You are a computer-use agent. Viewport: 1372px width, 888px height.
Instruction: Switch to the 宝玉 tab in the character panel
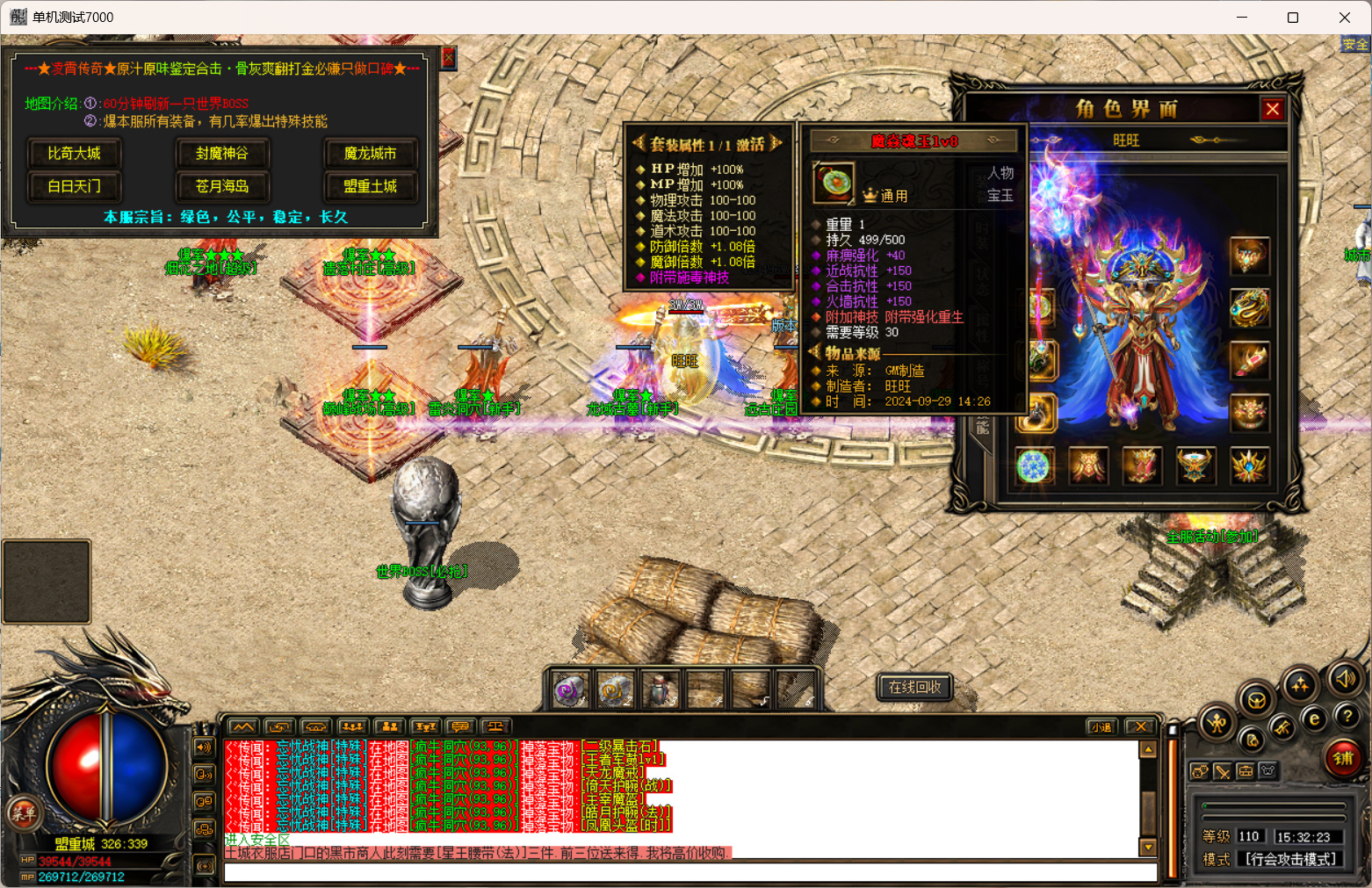pos(1001,195)
